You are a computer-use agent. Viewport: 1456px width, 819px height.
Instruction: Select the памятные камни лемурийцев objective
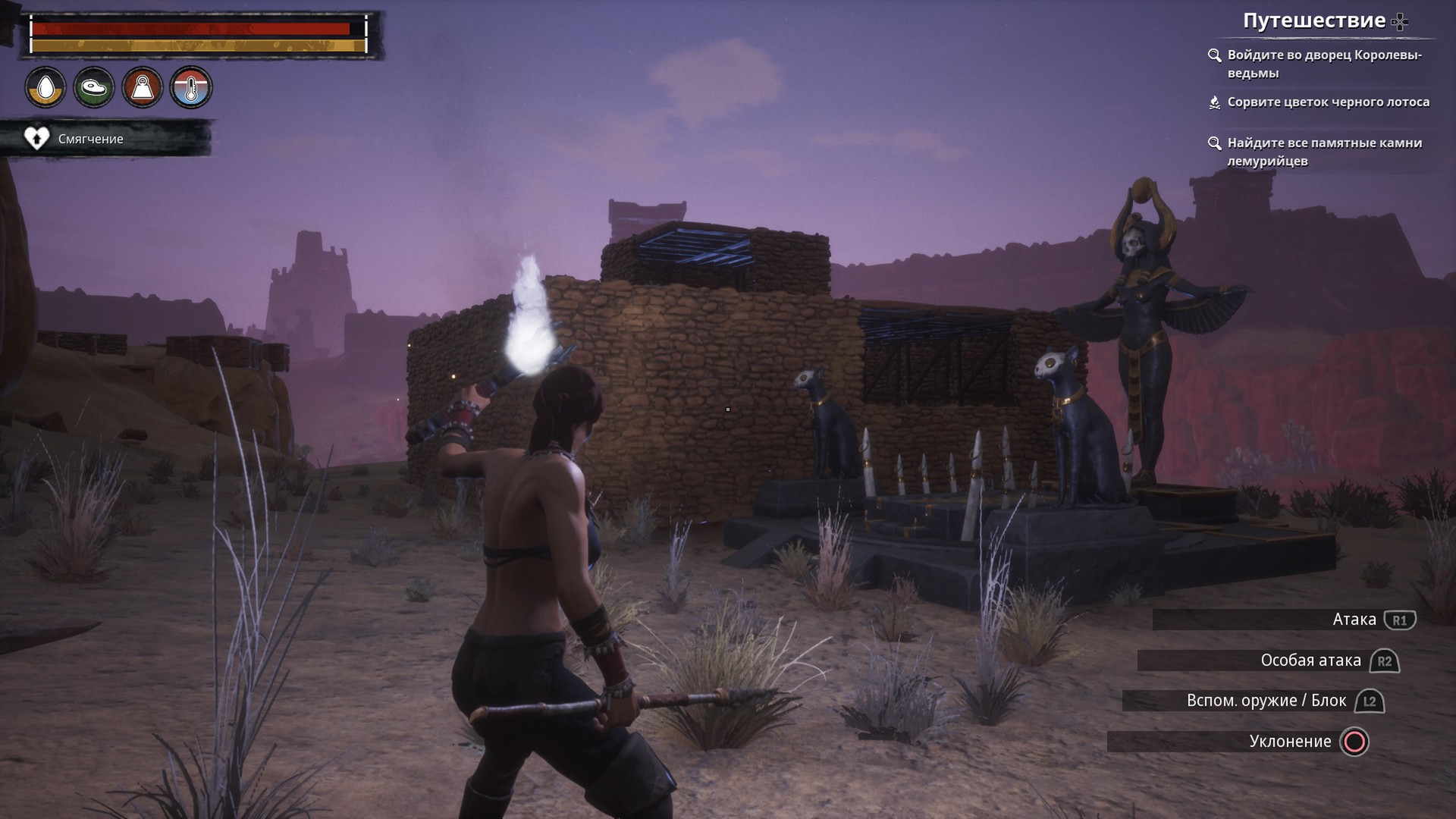click(1324, 152)
